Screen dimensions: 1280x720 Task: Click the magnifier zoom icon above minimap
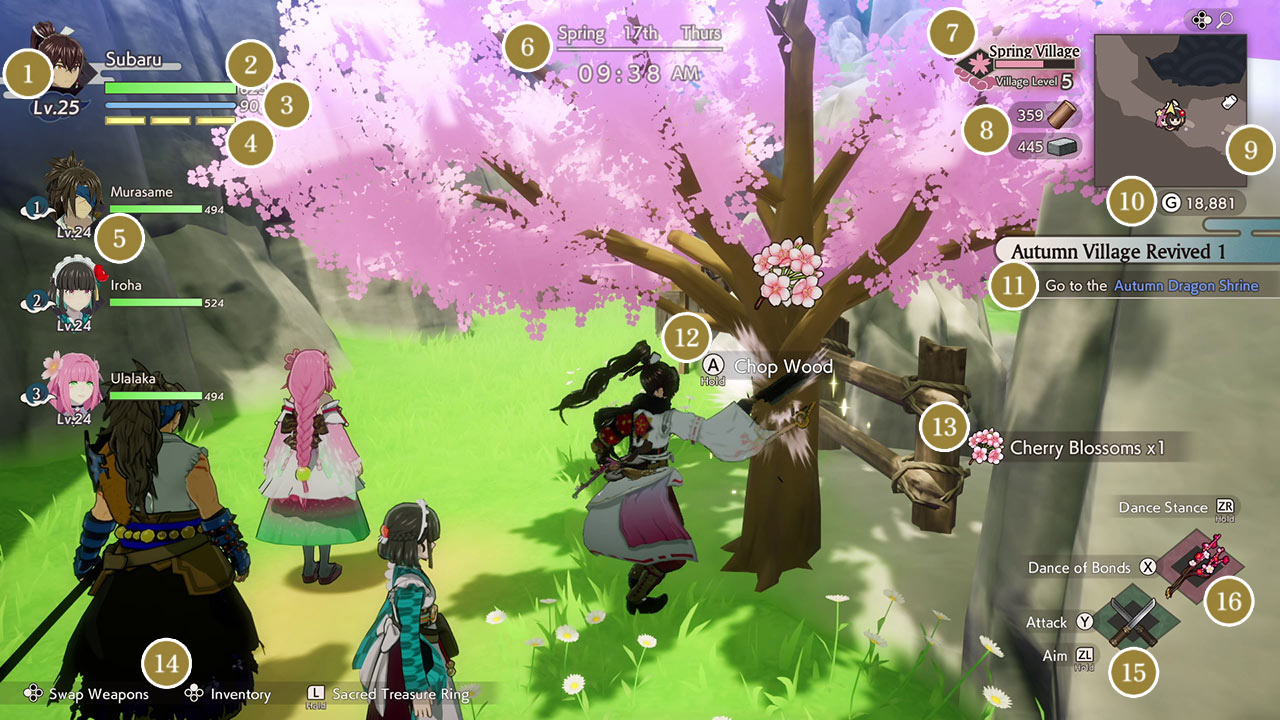click(1223, 20)
